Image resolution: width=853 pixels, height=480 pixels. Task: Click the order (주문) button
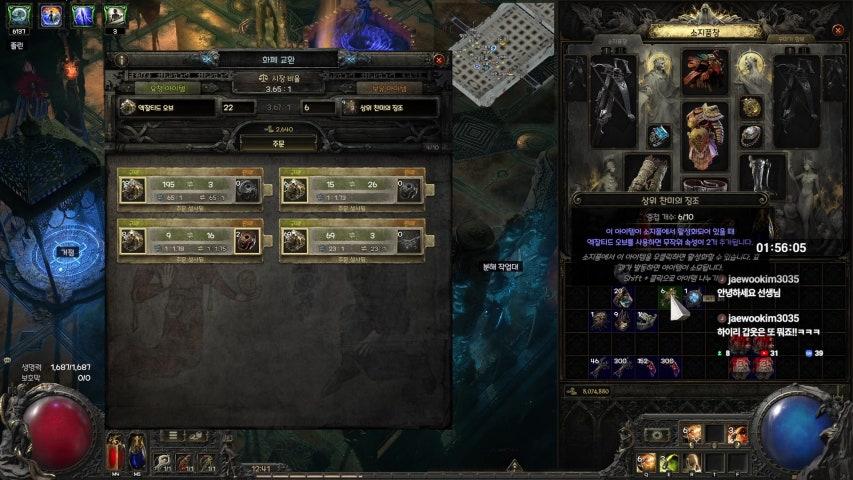(278, 143)
